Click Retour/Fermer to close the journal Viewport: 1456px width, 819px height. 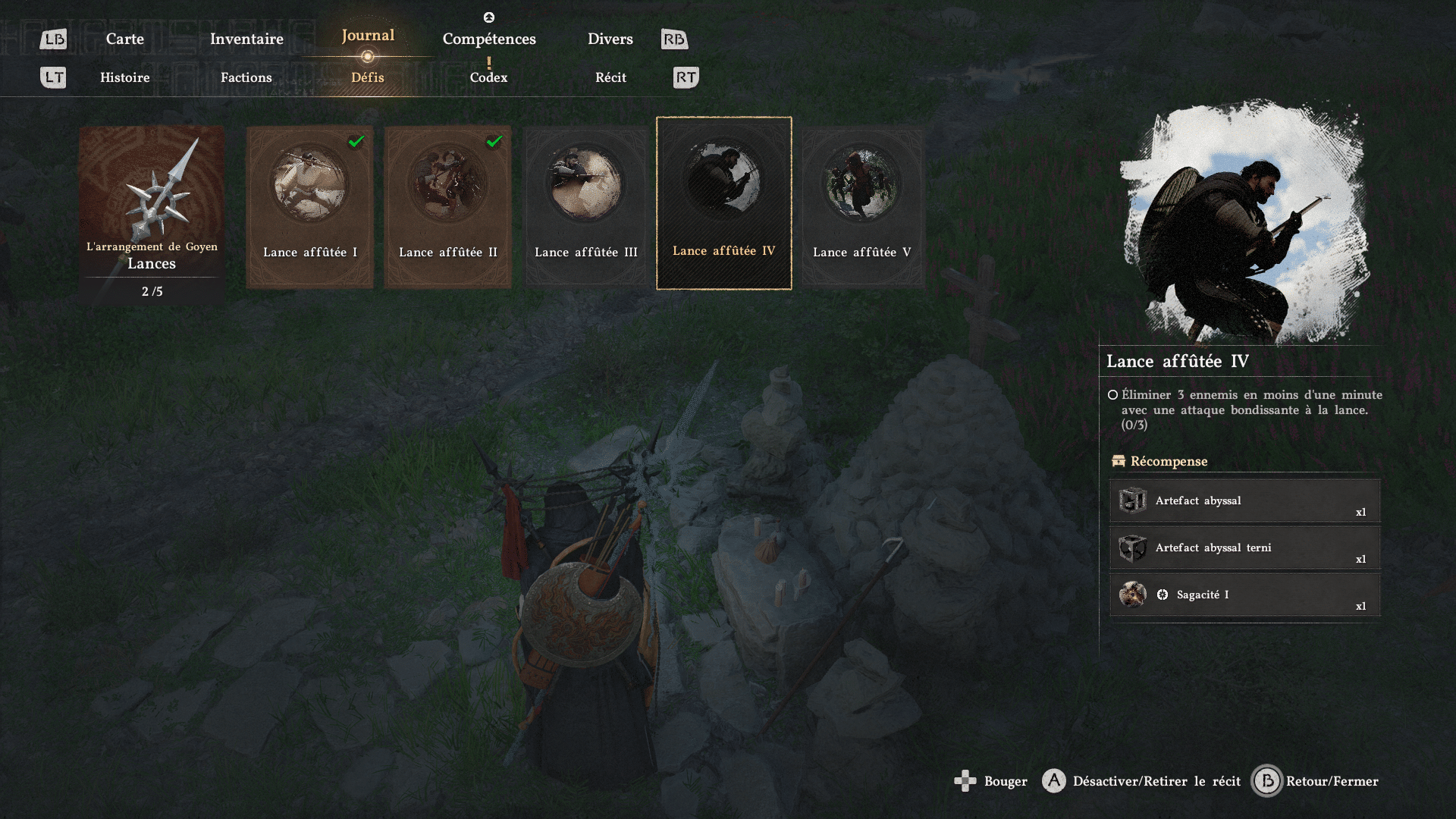pyautogui.click(x=1316, y=781)
